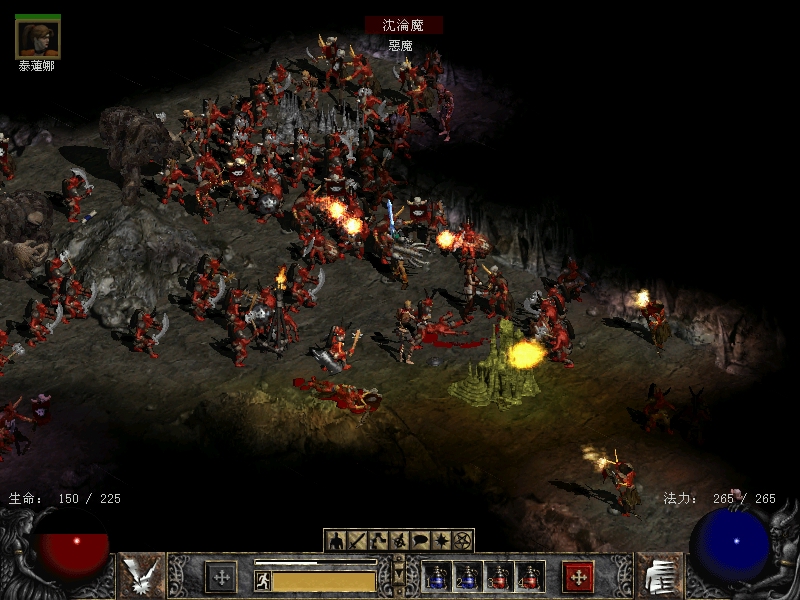Drink the blue potion in belt slot 2
The width and height of the screenshot is (800, 600).
point(468,577)
